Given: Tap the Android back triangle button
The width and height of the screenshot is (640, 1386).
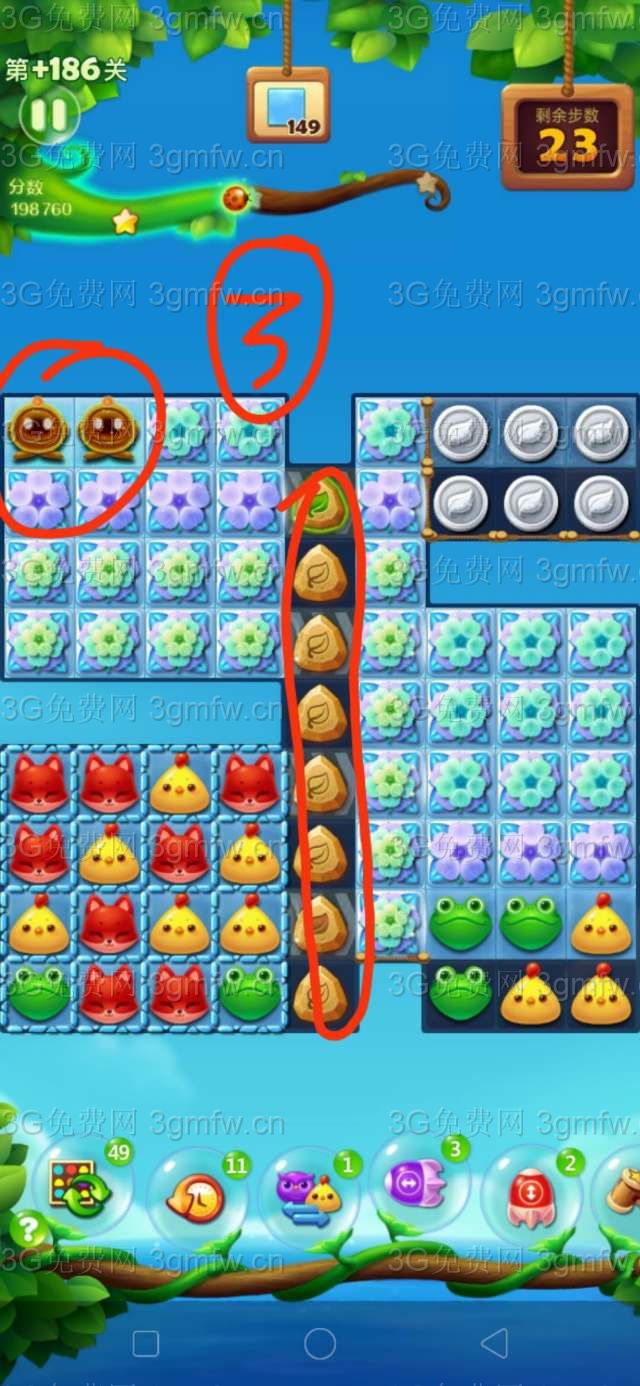Looking at the screenshot, I should 494,1343.
